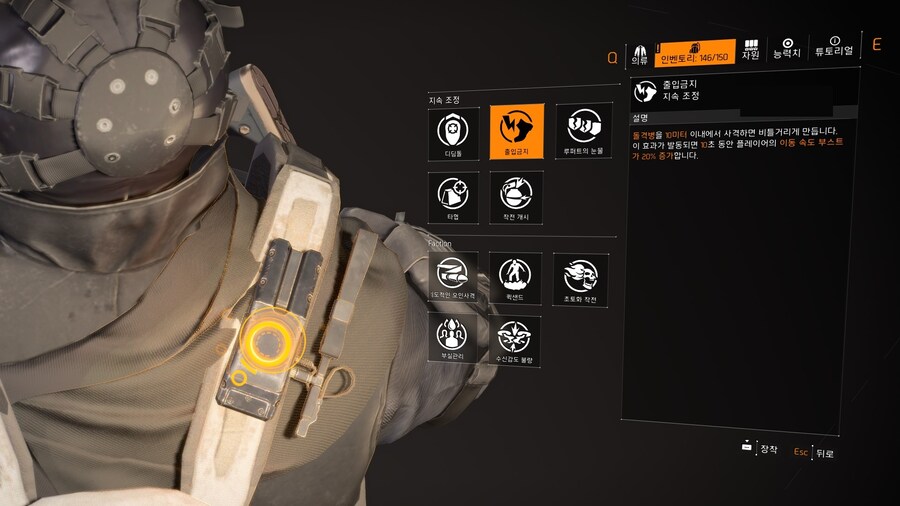Switch to the 의류 (apparel) tab
The height and width of the screenshot is (506, 900).
point(640,52)
